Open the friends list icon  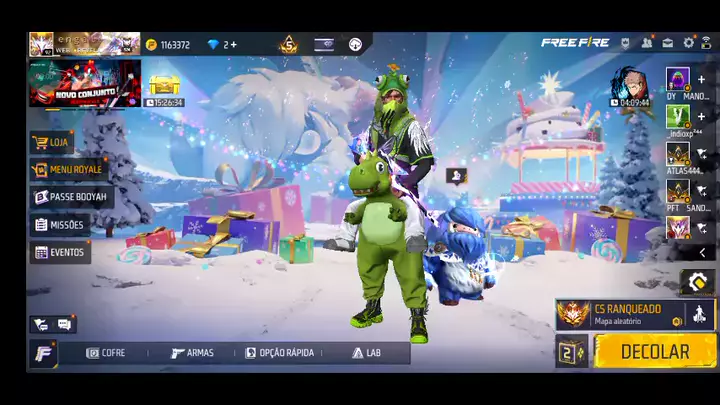coord(646,43)
